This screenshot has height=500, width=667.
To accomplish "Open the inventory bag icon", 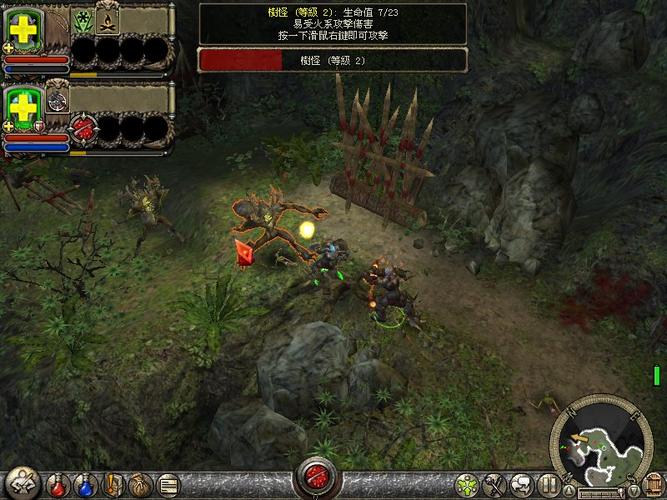I will pos(138,486).
